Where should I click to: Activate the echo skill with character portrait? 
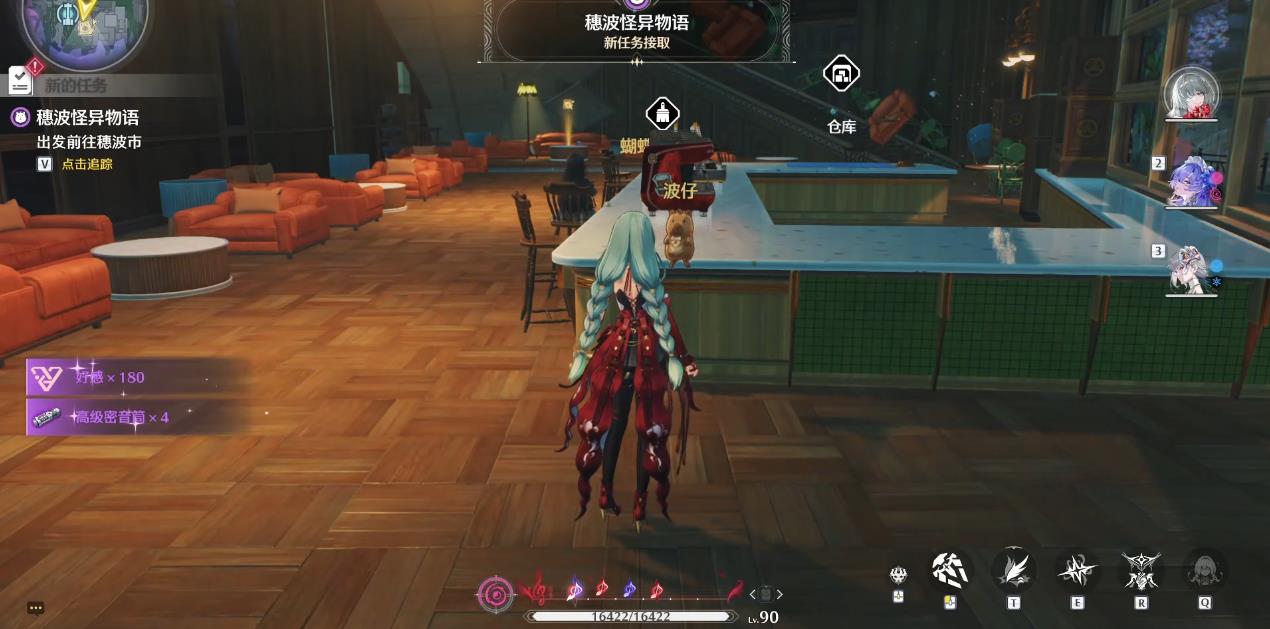tap(1205, 571)
